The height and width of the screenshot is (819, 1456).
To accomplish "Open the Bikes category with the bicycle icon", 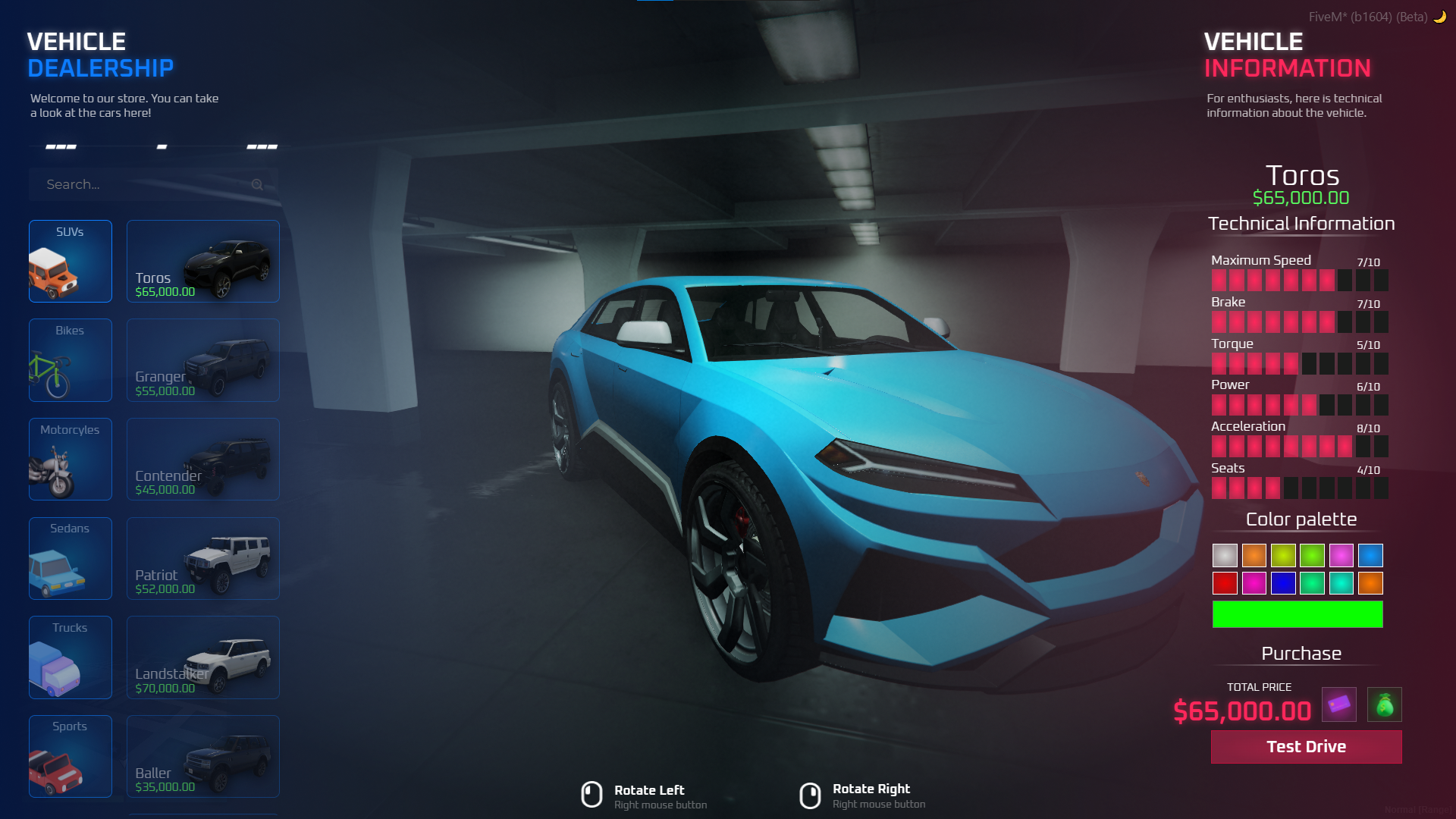I will tap(70, 360).
